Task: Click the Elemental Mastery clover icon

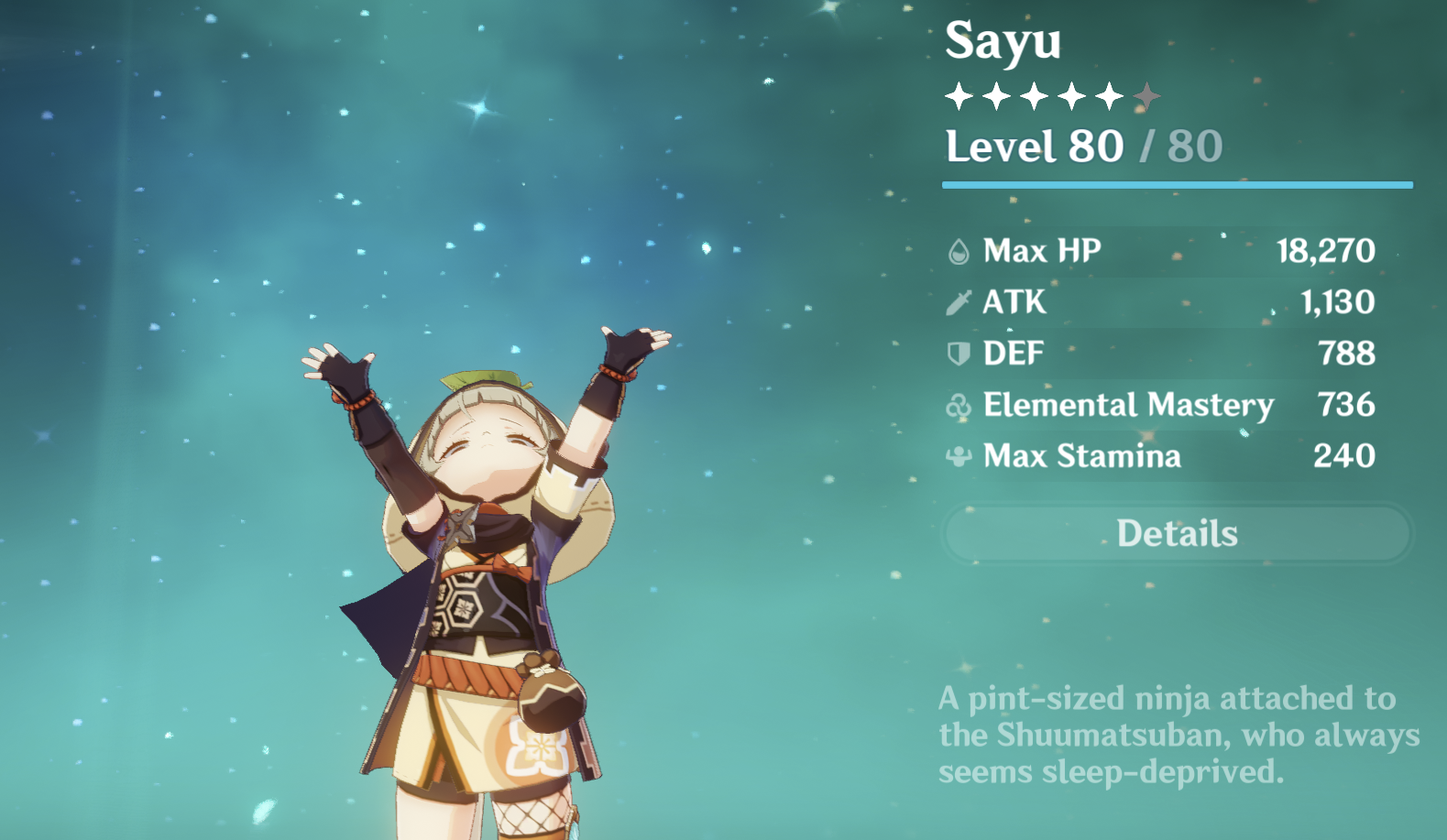Action: click(959, 404)
